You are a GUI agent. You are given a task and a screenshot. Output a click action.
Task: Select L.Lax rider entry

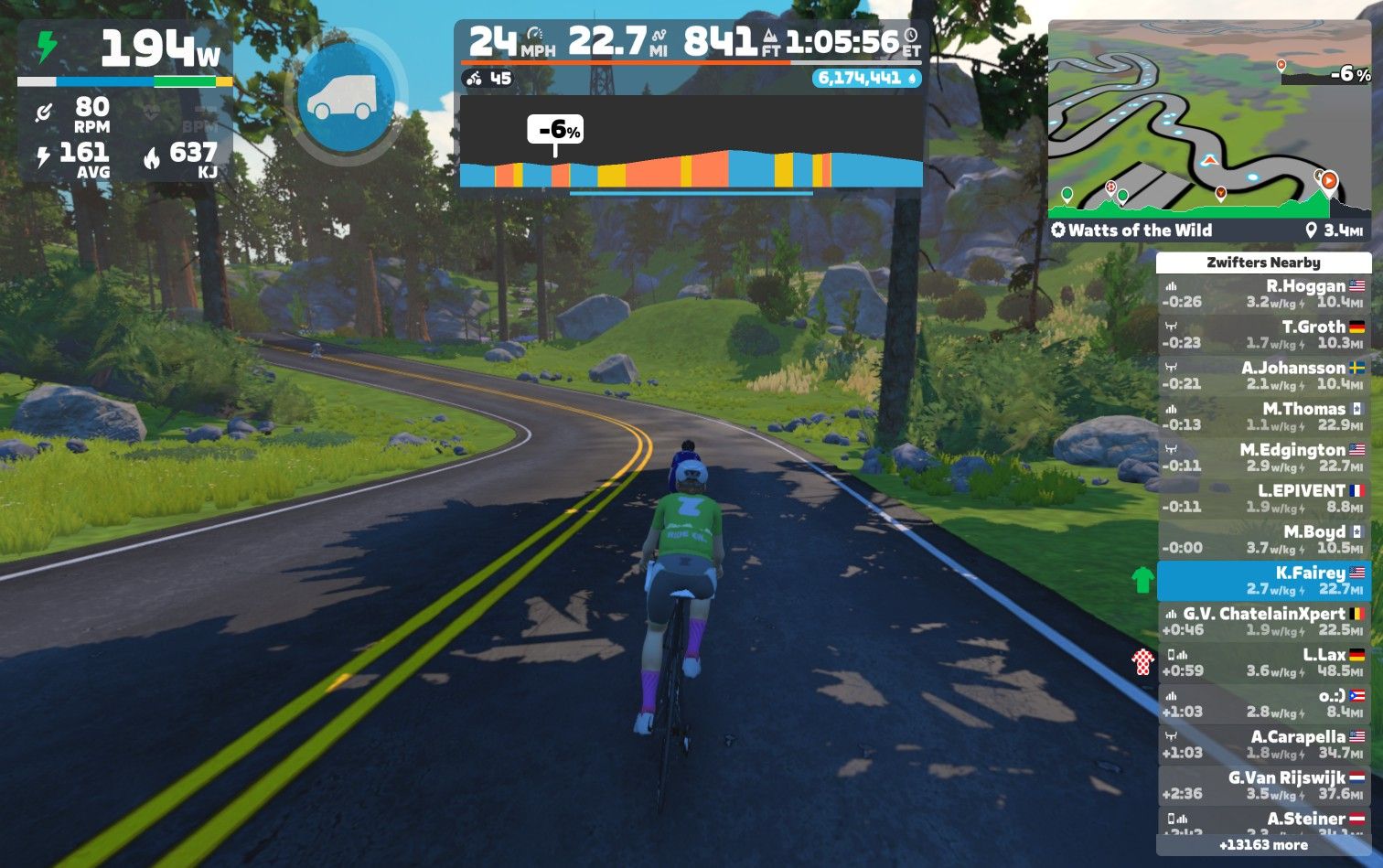click(1263, 662)
